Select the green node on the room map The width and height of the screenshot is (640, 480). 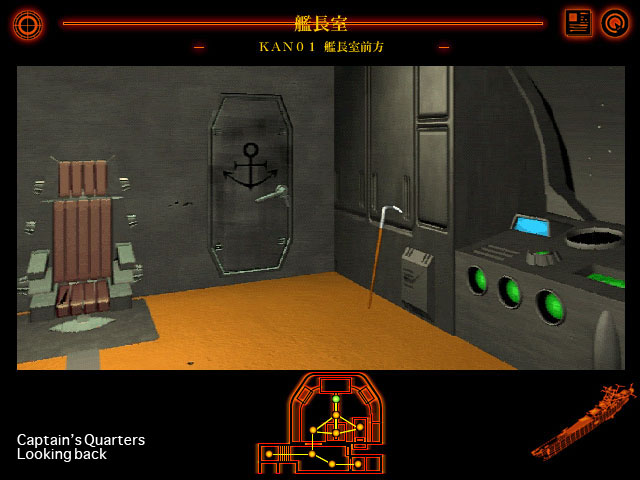336,399
